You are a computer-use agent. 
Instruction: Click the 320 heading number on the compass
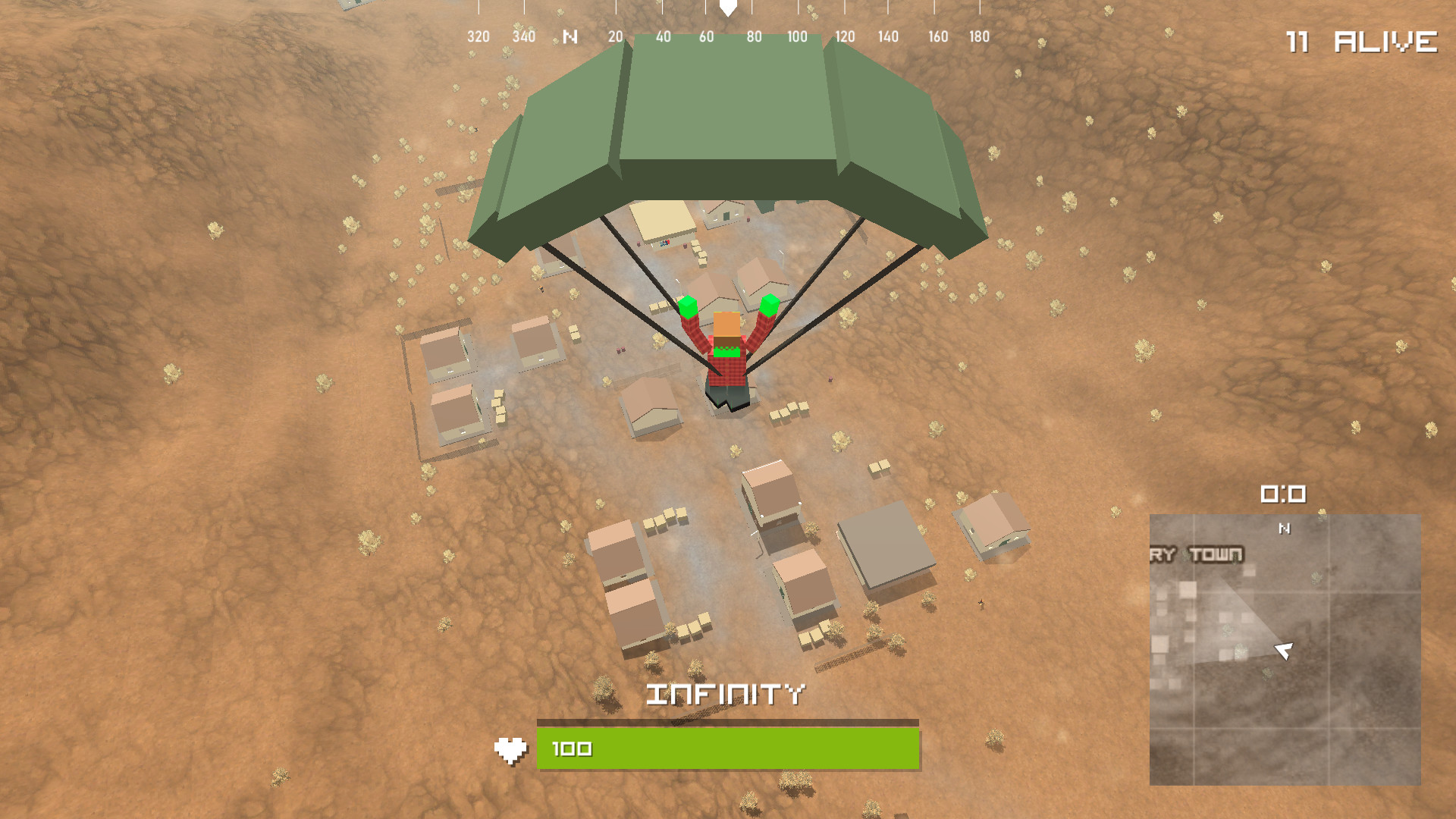[479, 36]
